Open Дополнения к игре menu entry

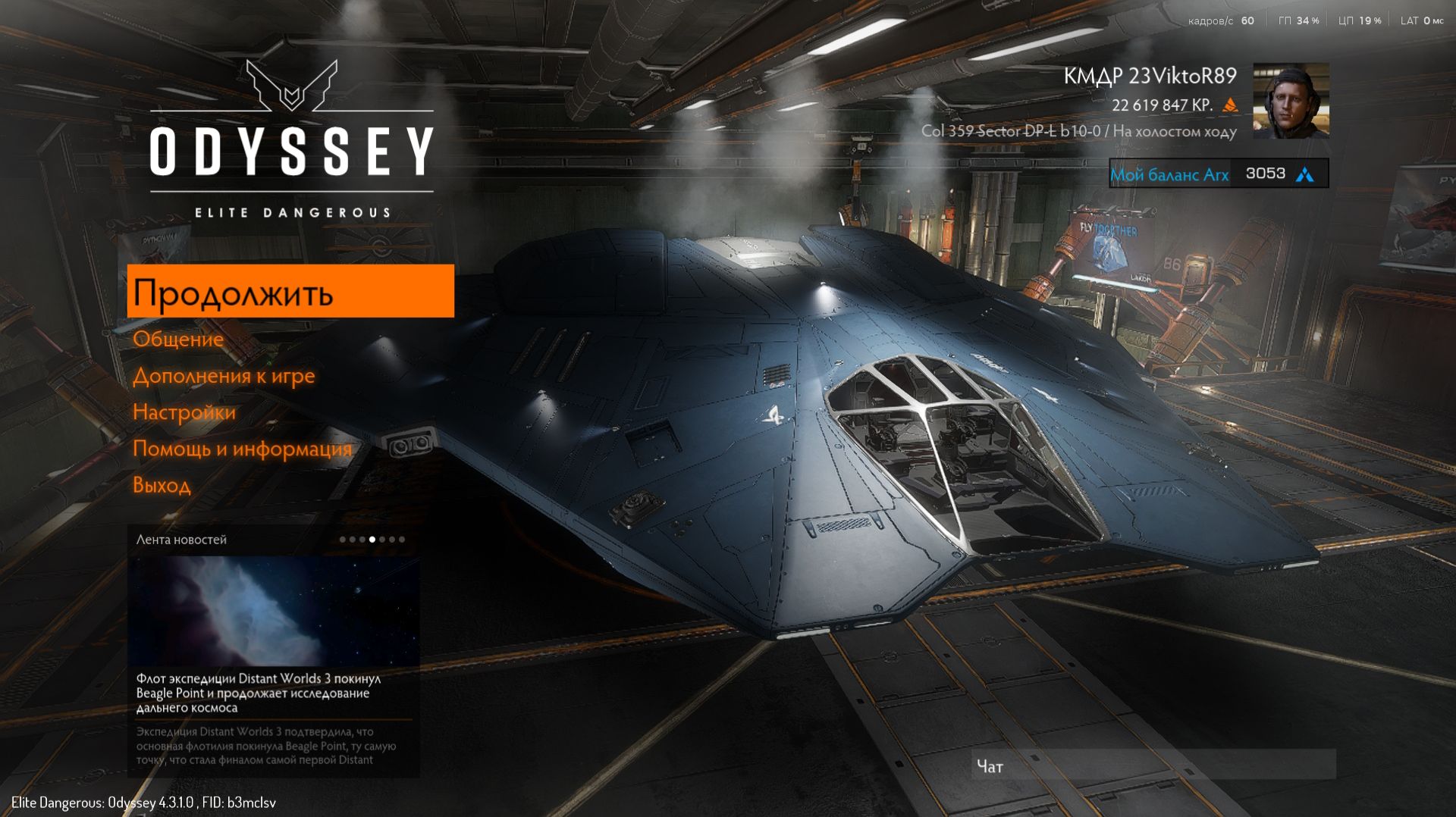224,376
